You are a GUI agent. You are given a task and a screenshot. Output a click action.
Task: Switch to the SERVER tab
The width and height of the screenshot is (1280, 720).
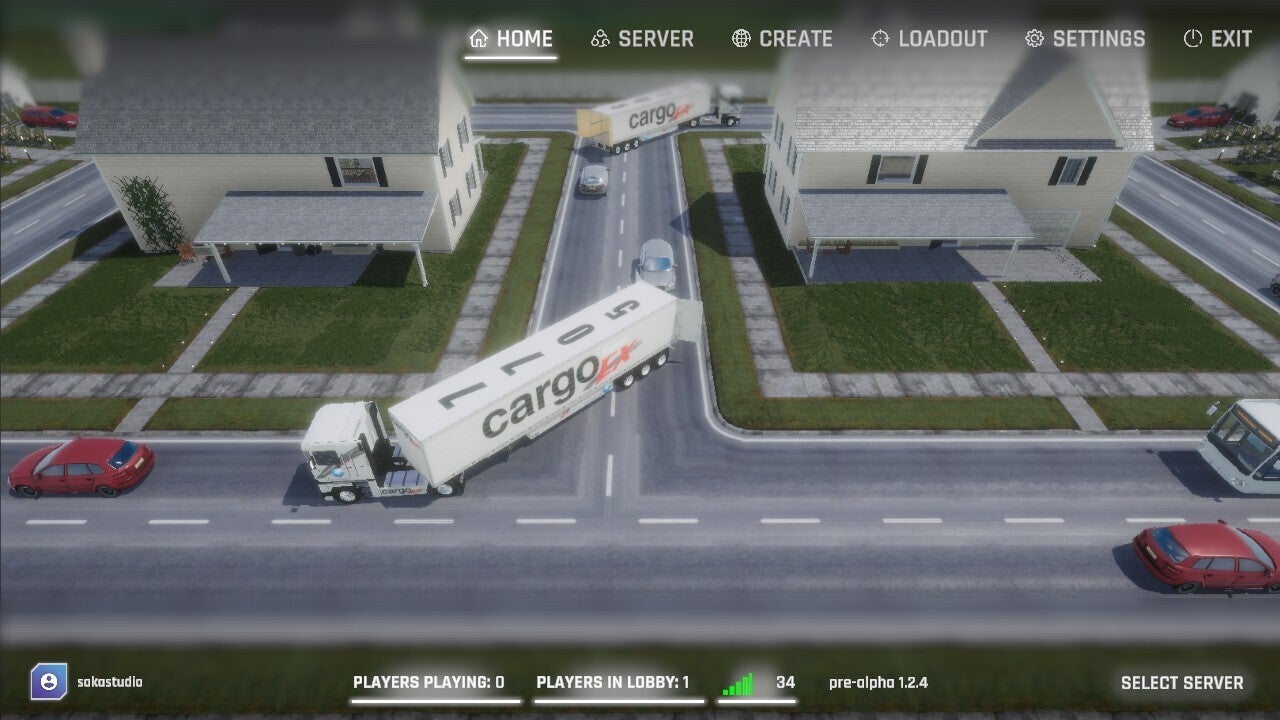[x=642, y=39]
